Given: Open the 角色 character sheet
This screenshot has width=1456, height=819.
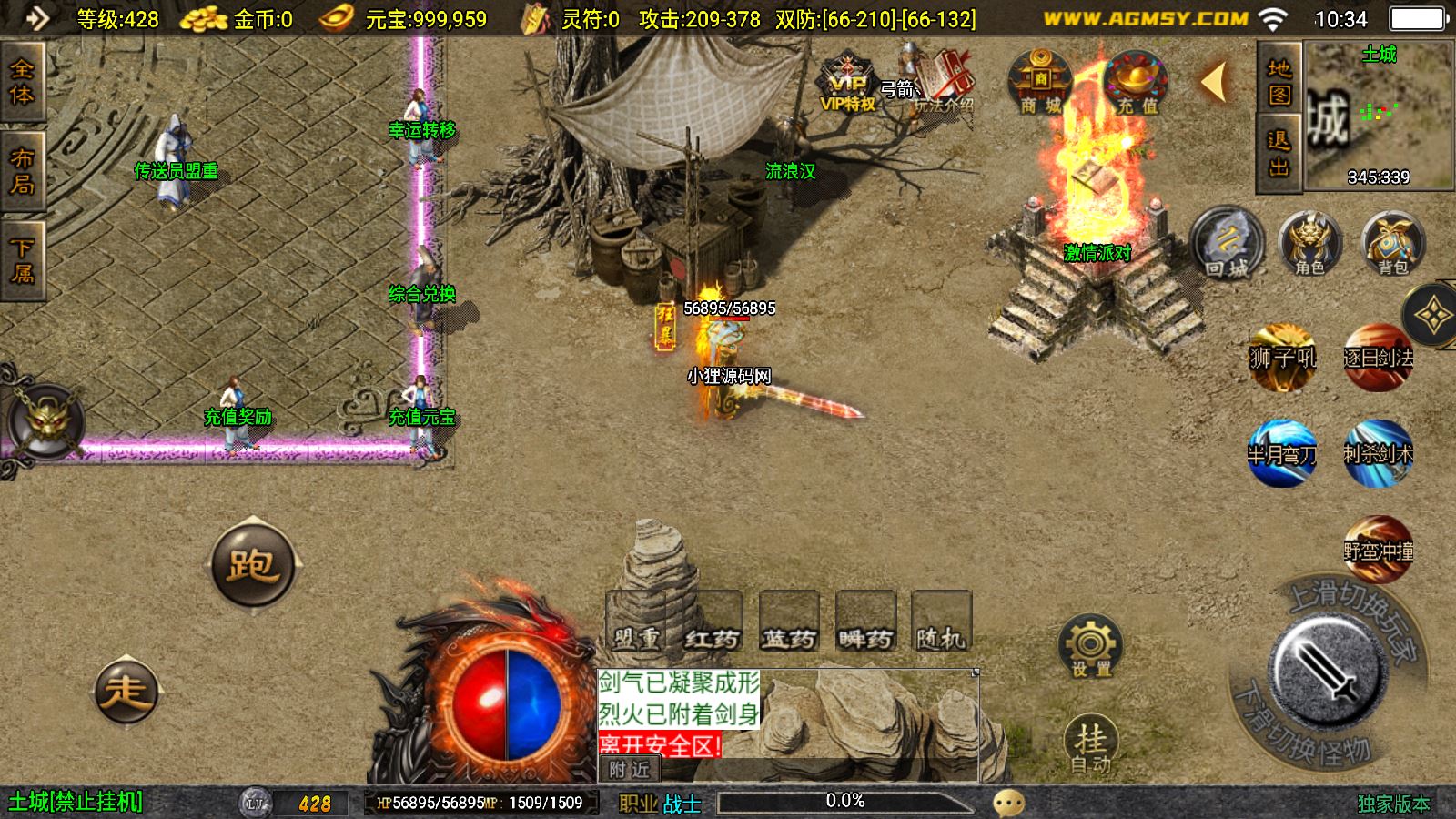Looking at the screenshot, I should 1309,244.
